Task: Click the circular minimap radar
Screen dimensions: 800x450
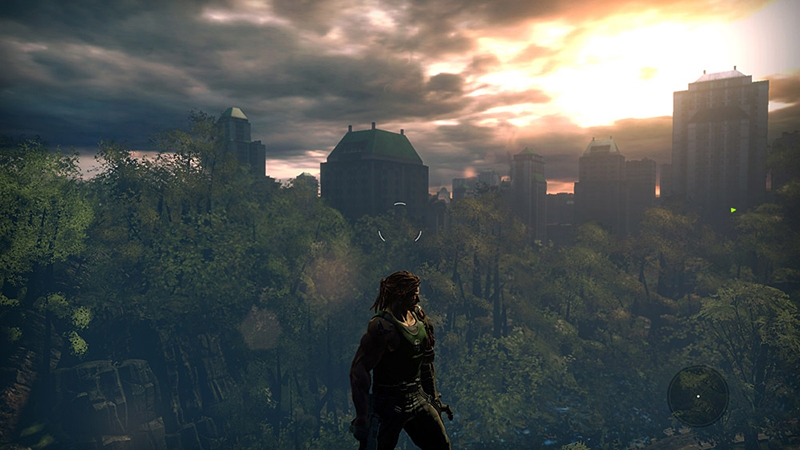Action: pos(698,395)
